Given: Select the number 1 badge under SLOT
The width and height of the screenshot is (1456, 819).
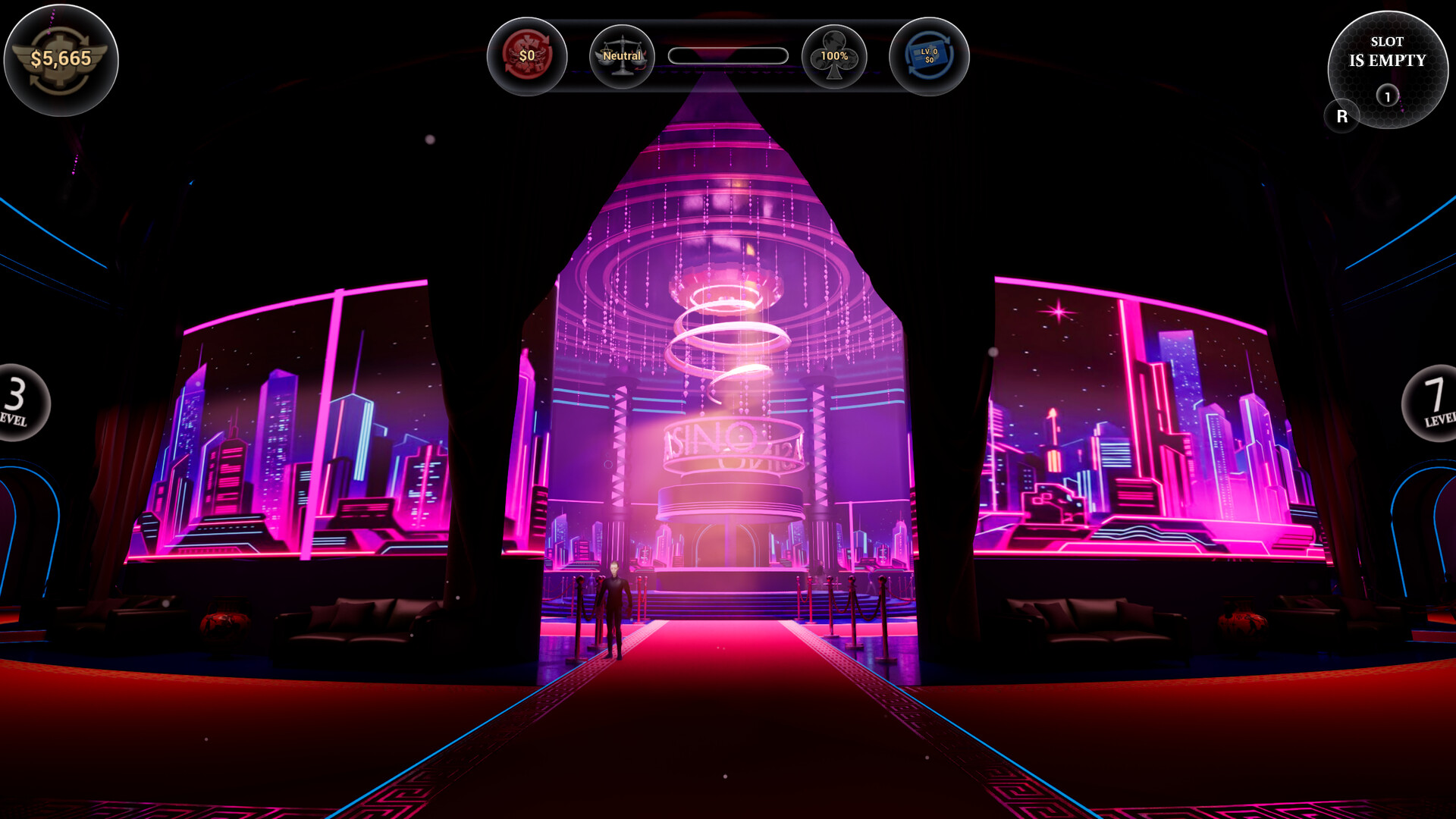Looking at the screenshot, I should (x=1388, y=96).
